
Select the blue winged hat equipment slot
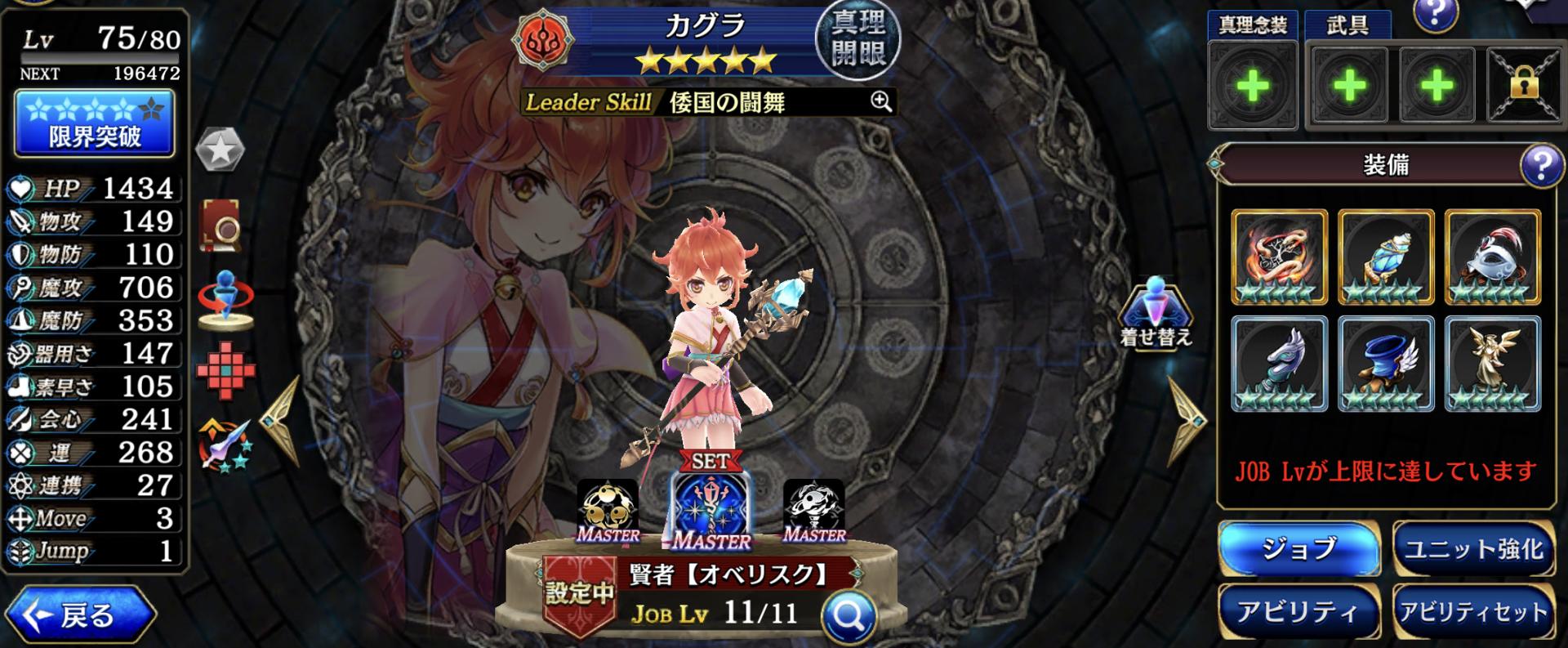pos(1386,364)
